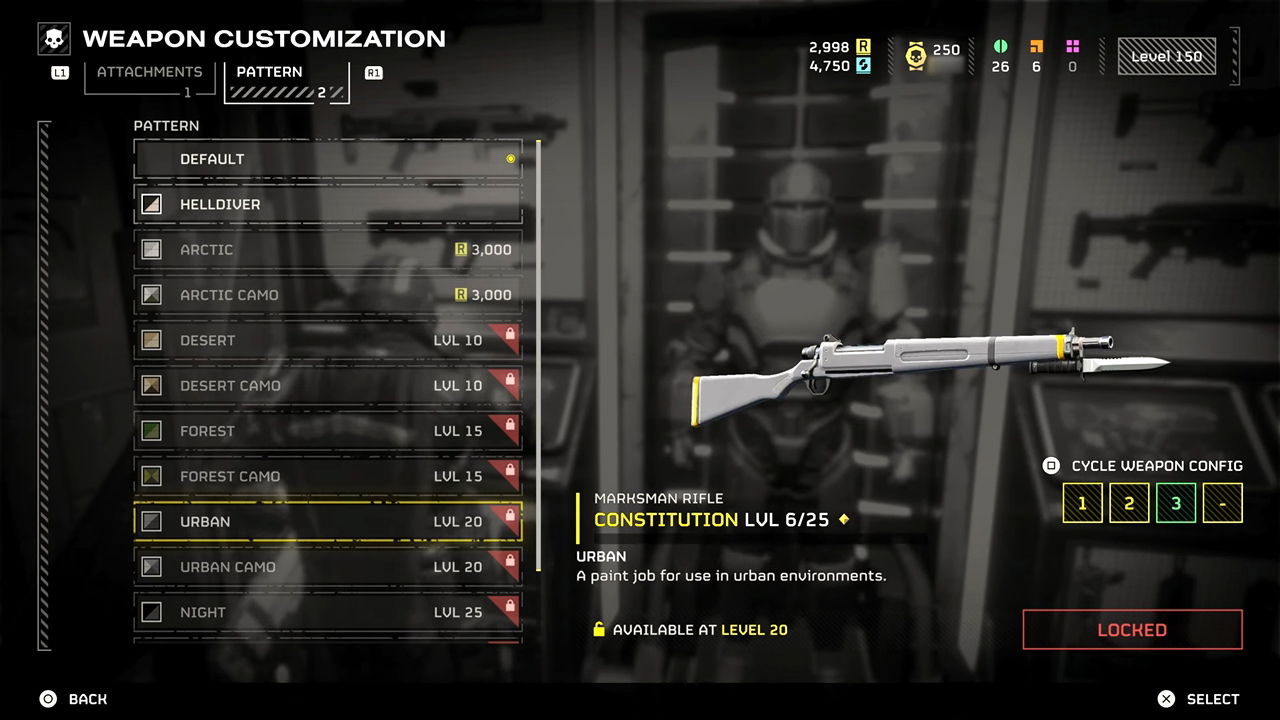1280x720 pixels.
Task: Select the Default pattern
Action: click(328, 159)
